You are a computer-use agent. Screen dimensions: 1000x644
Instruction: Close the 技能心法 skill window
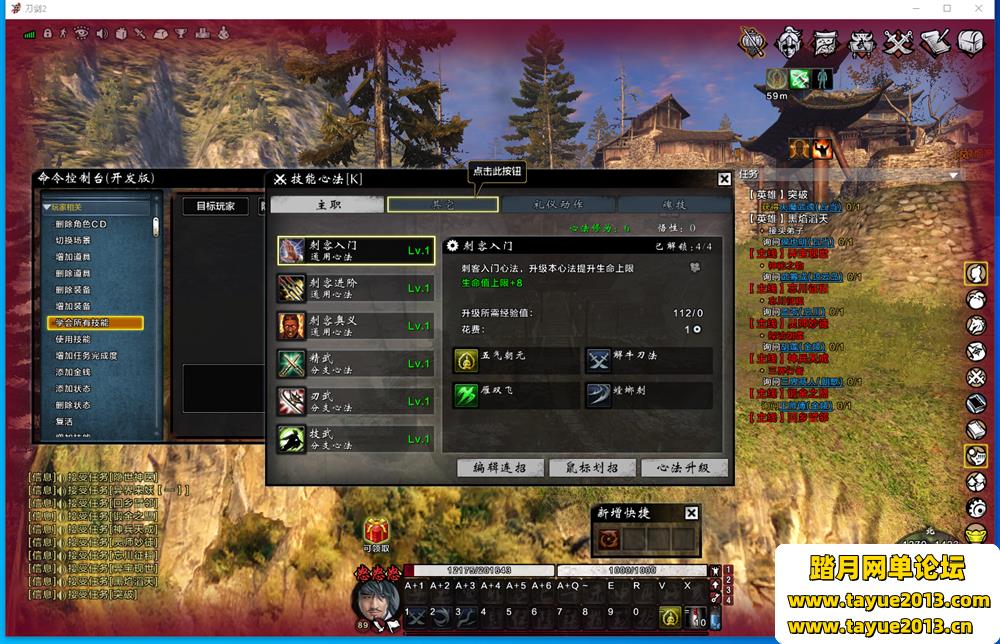(x=724, y=179)
